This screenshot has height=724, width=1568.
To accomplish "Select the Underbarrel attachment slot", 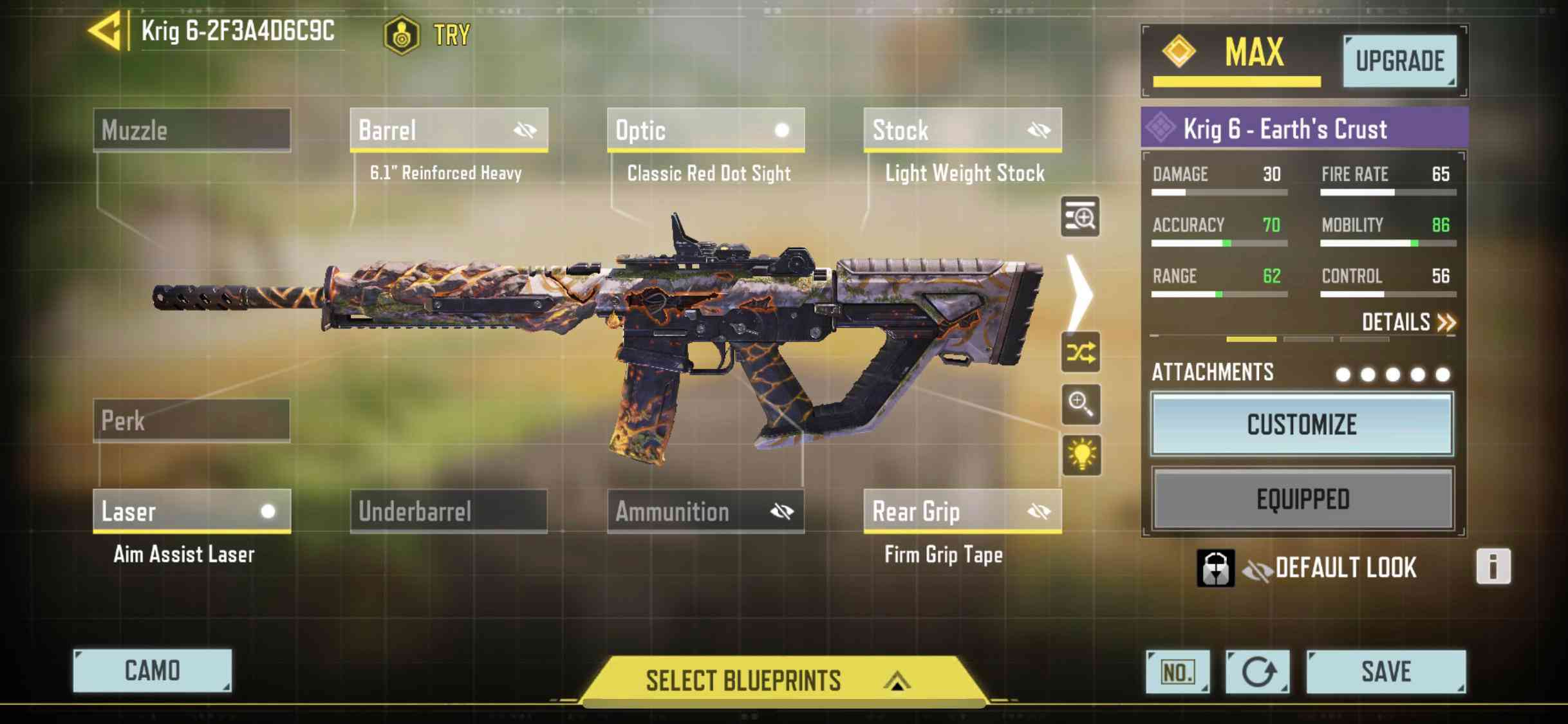I will 449,512.
